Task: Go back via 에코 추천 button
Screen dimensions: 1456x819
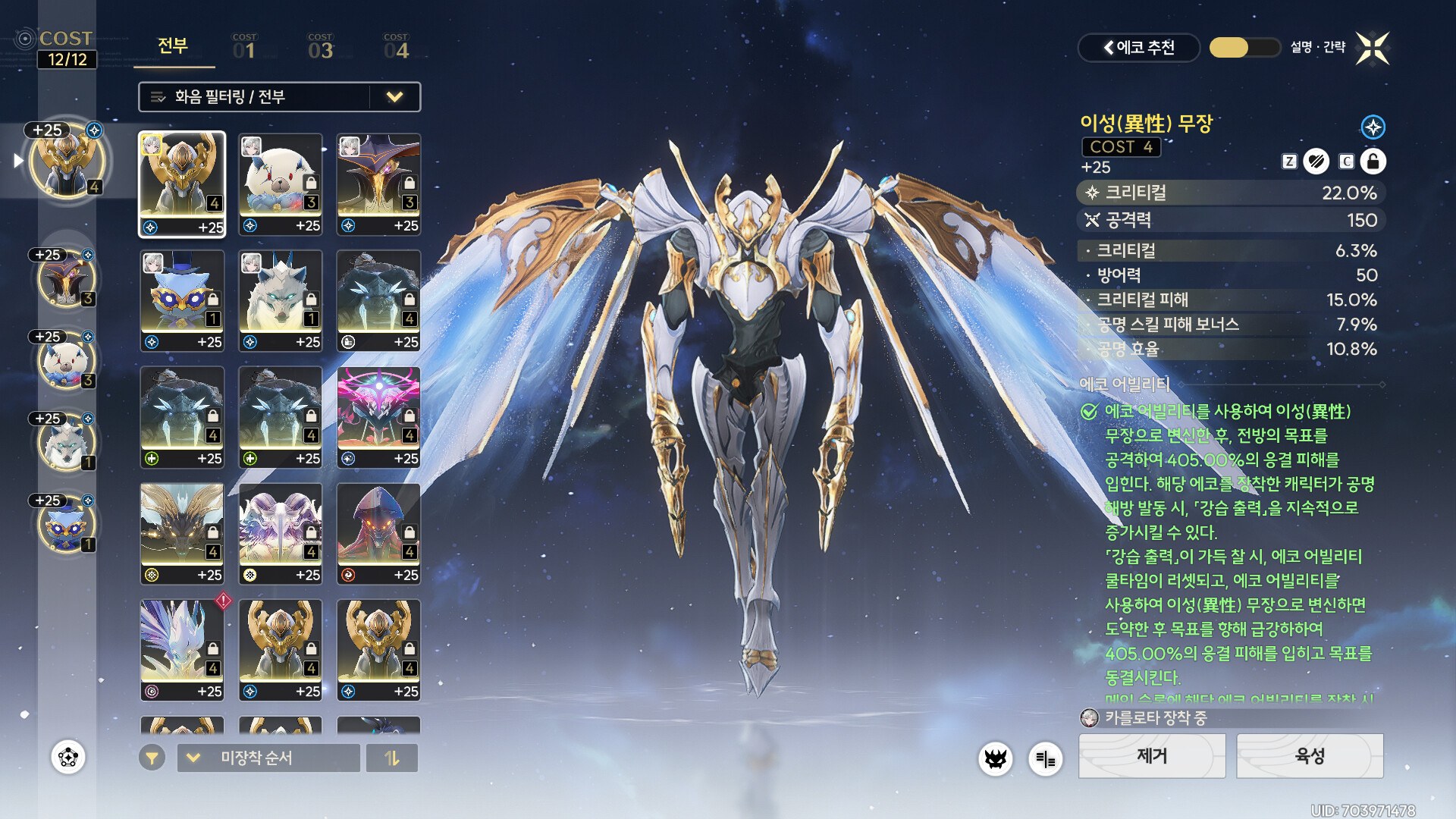Action: click(x=1138, y=48)
